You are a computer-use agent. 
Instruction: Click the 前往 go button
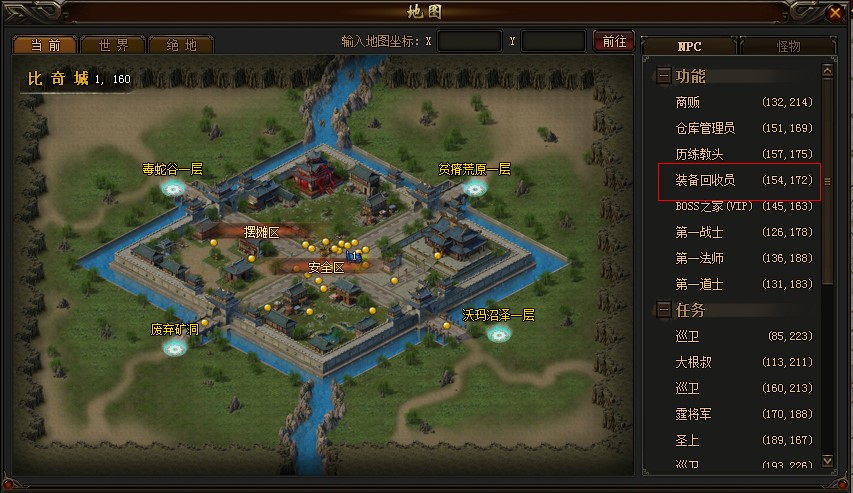[x=613, y=41]
